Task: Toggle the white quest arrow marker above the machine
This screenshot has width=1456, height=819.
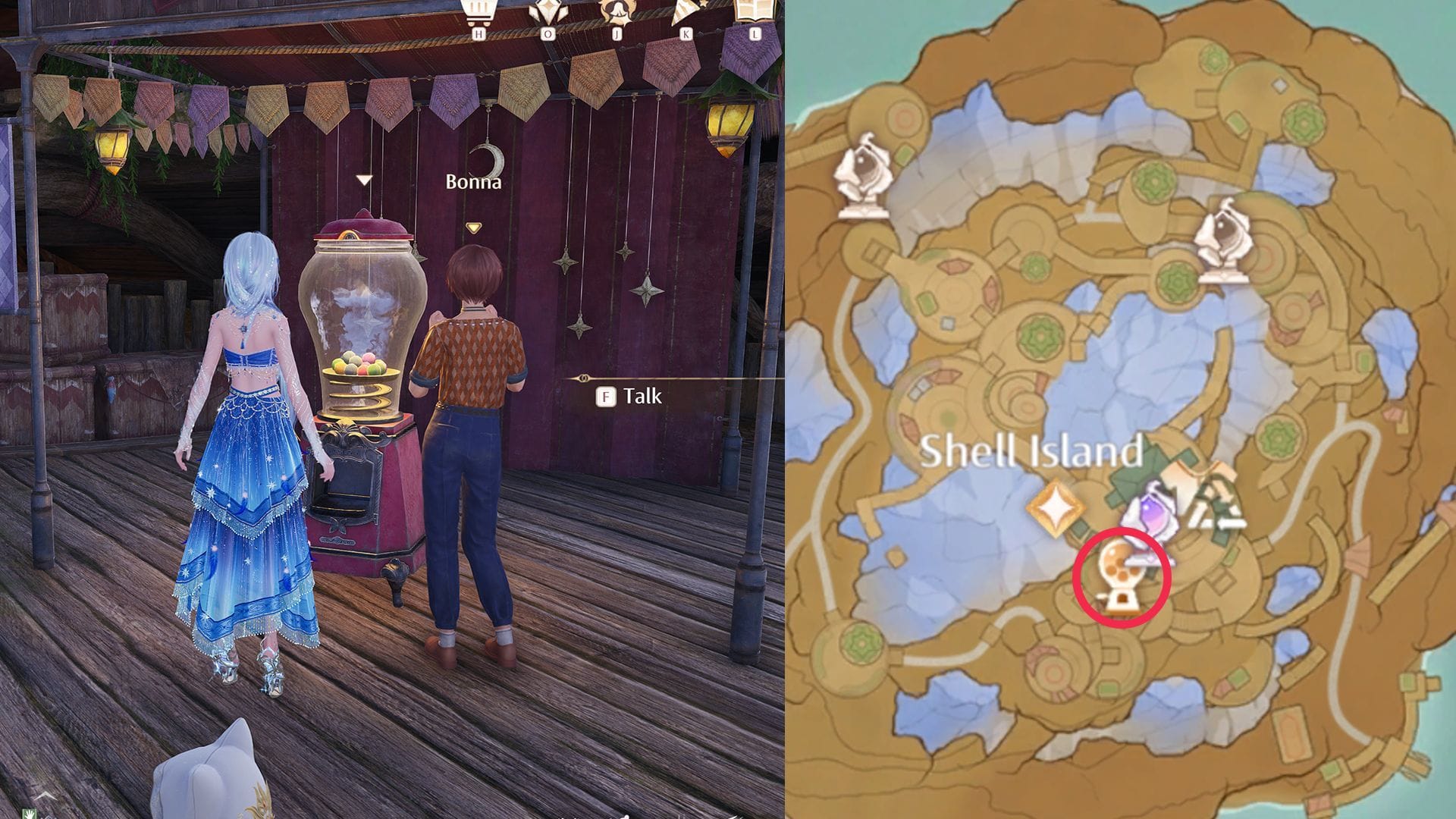Action: pos(364,179)
